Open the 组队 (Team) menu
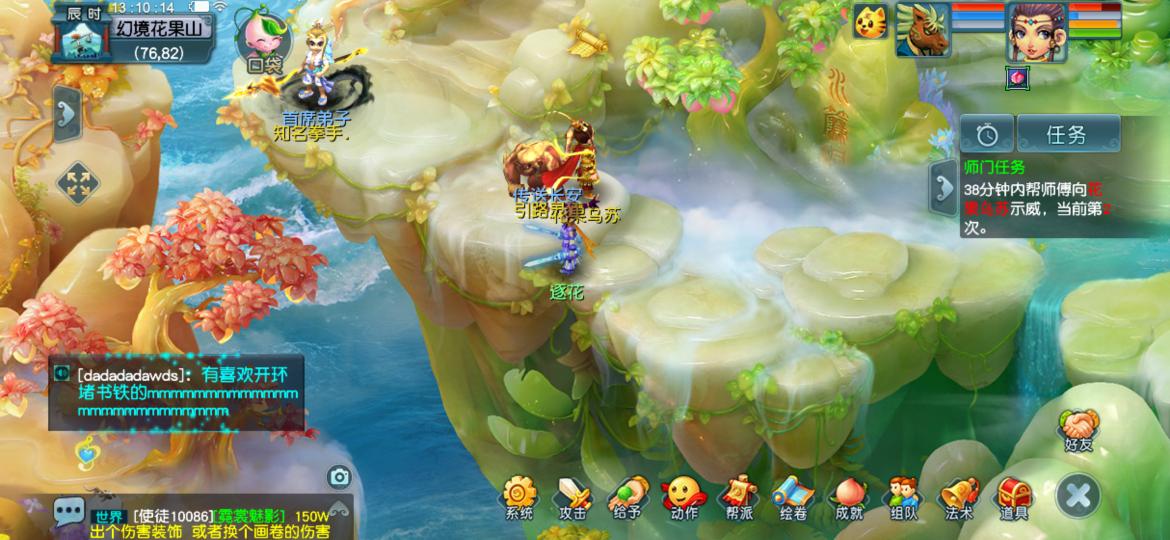 903,497
